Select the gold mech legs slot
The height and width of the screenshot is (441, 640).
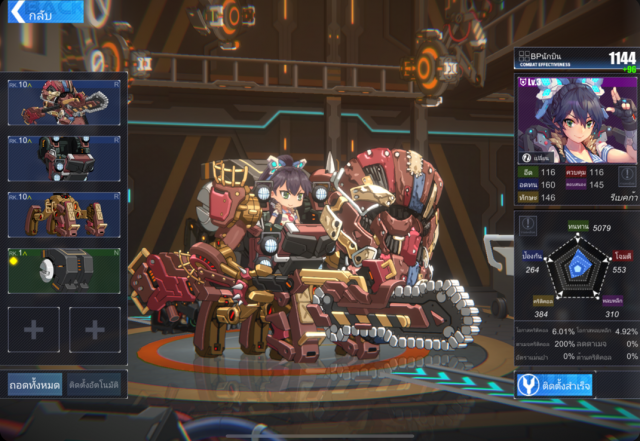[x=64, y=213]
